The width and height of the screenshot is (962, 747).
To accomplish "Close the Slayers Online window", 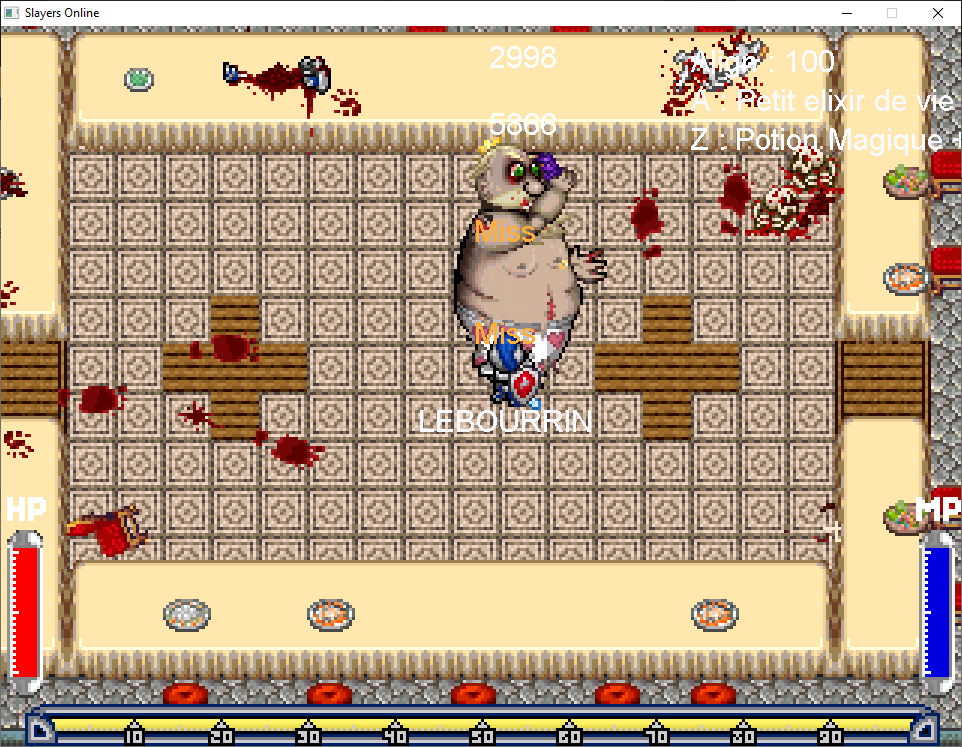I will pyautogui.click(x=937, y=13).
